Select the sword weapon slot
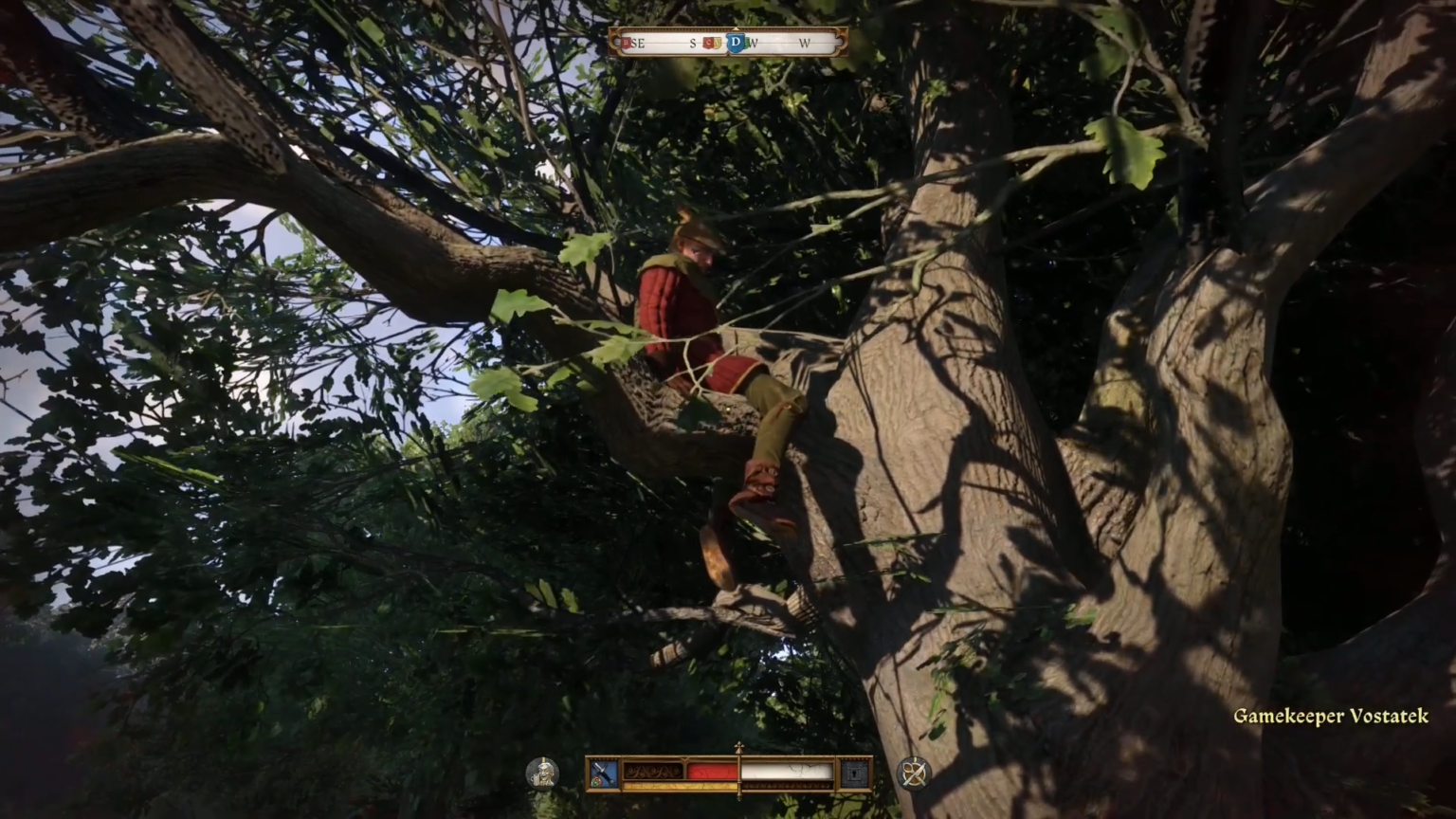The image size is (1456, 819). click(604, 773)
